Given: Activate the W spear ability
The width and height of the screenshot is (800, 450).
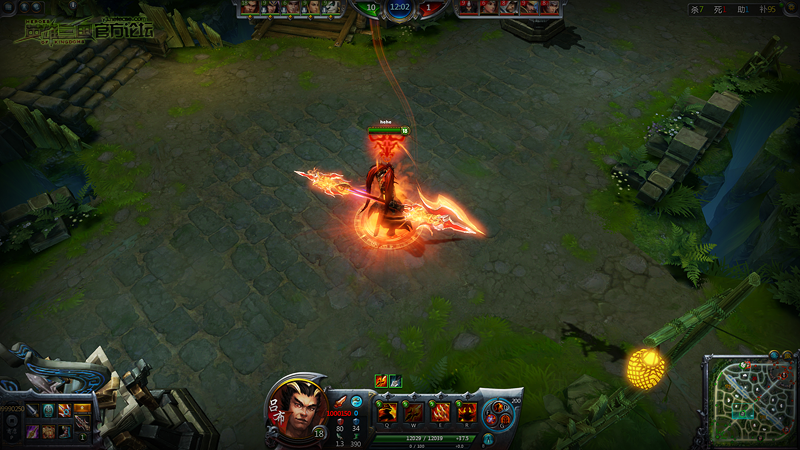Looking at the screenshot, I should point(414,411).
